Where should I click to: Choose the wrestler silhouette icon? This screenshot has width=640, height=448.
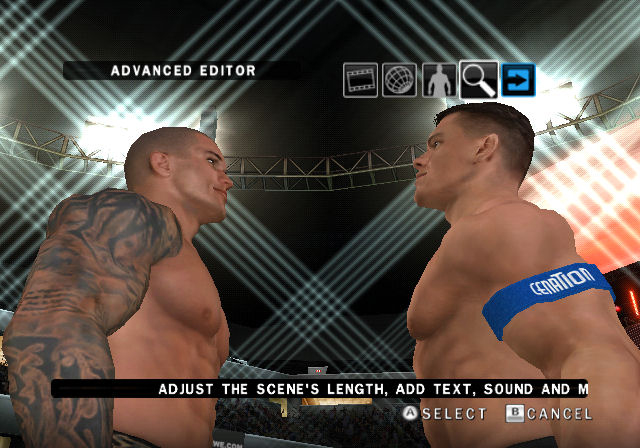[x=438, y=80]
